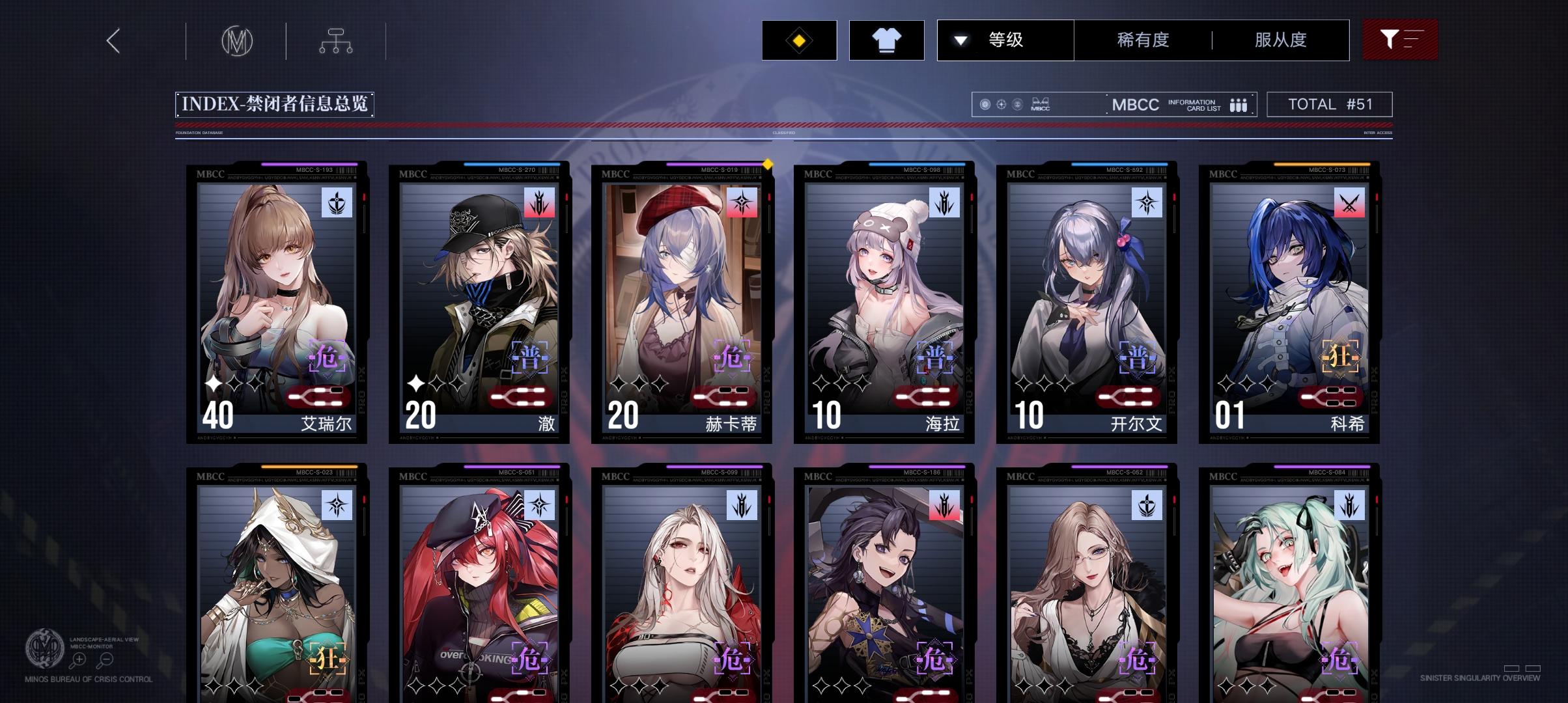Screen dimensions: 1568x703
Task: Select the circular M emblem in the top bar
Action: tap(236, 40)
